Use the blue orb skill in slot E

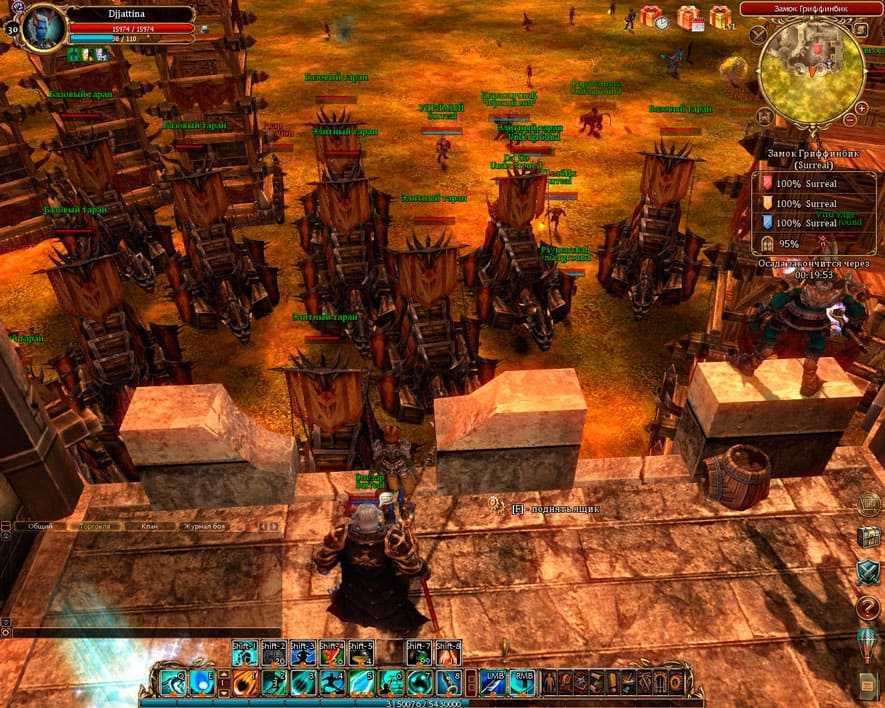[x=203, y=682]
